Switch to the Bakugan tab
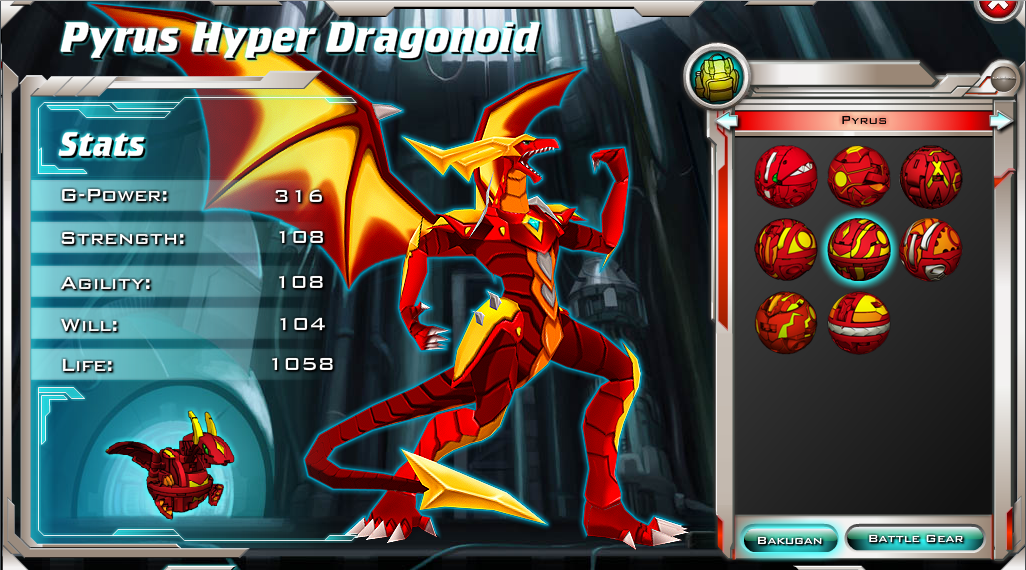 789,540
